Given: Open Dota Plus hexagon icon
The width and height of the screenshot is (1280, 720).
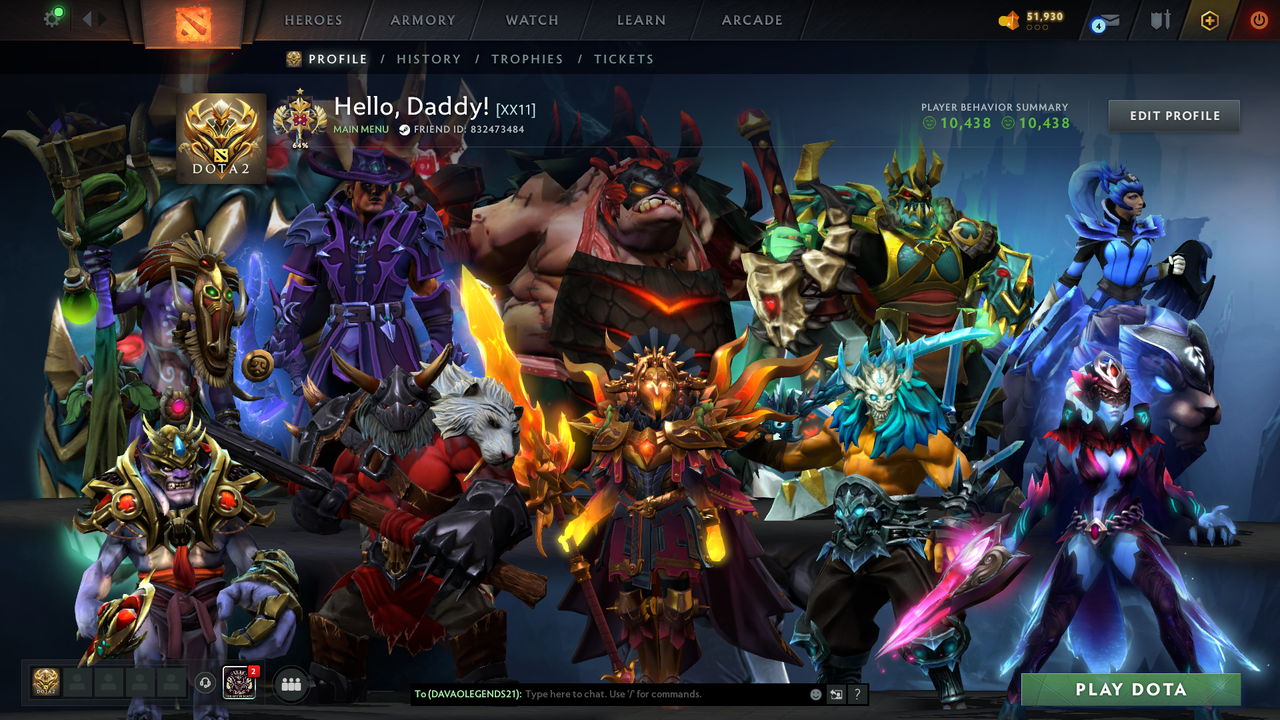Looking at the screenshot, I should tap(1207, 19).
